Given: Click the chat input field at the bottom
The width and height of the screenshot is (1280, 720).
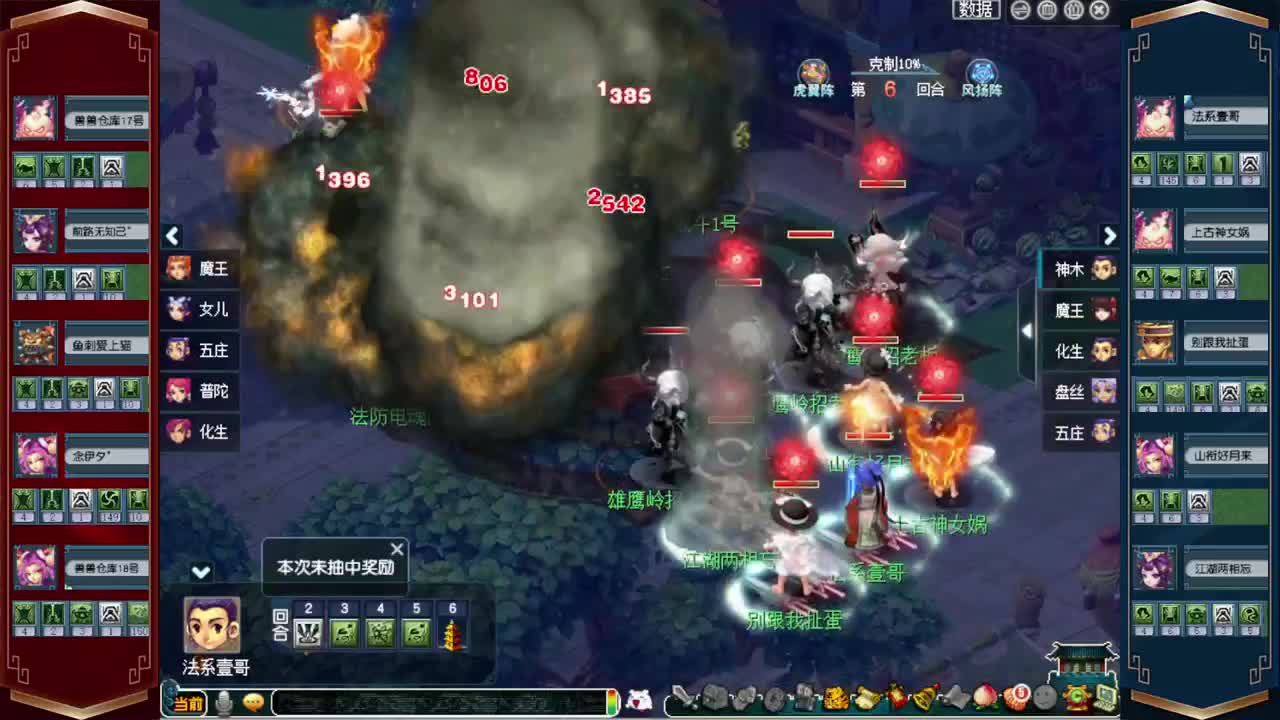Looking at the screenshot, I should tap(440, 703).
